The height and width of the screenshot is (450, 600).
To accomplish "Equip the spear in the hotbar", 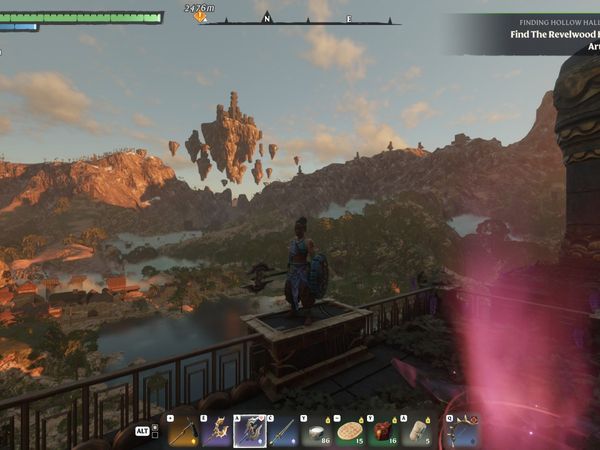I will pos(283,431).
